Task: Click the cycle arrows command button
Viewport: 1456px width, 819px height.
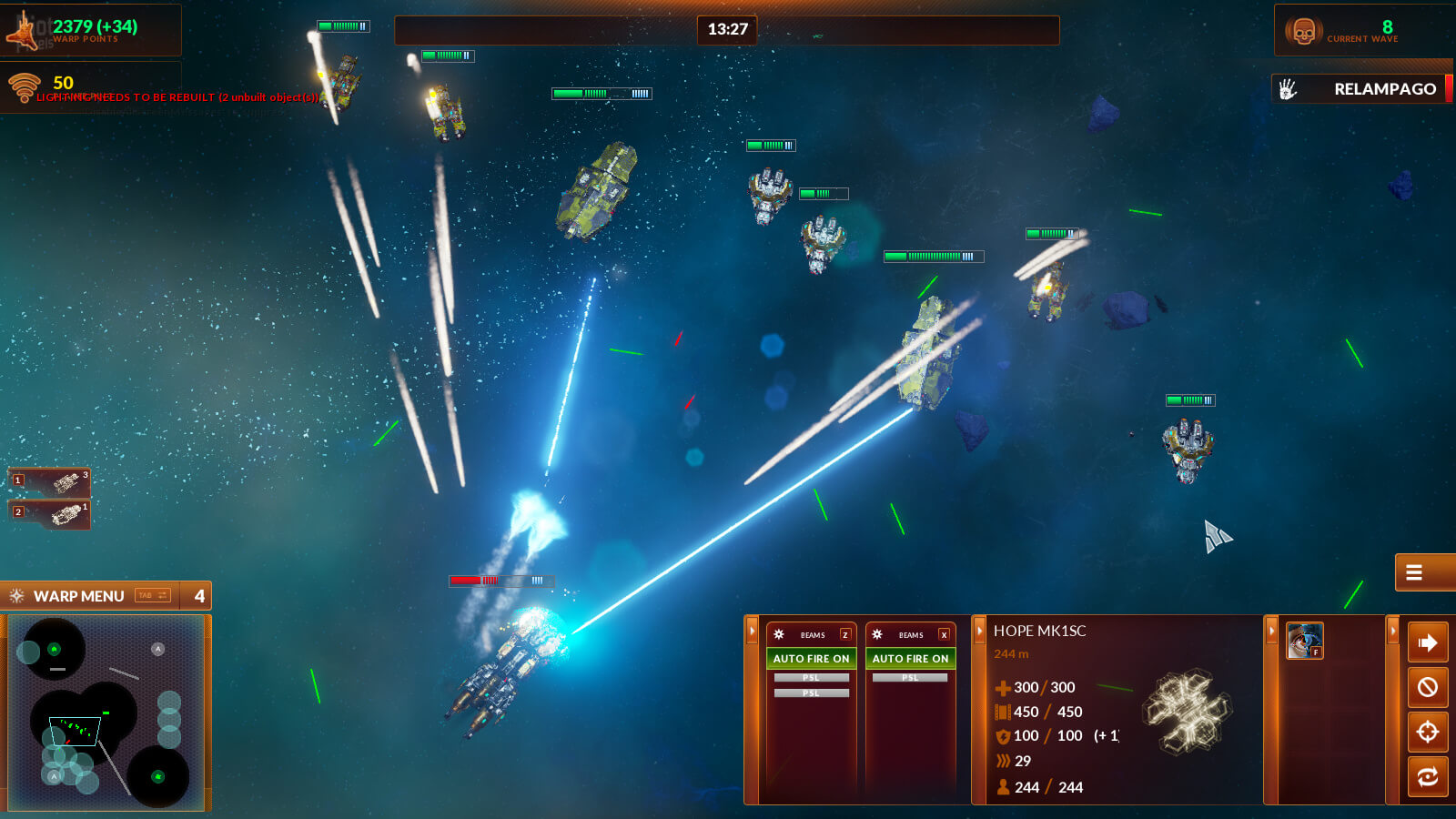Action: tap(1428, 776)
